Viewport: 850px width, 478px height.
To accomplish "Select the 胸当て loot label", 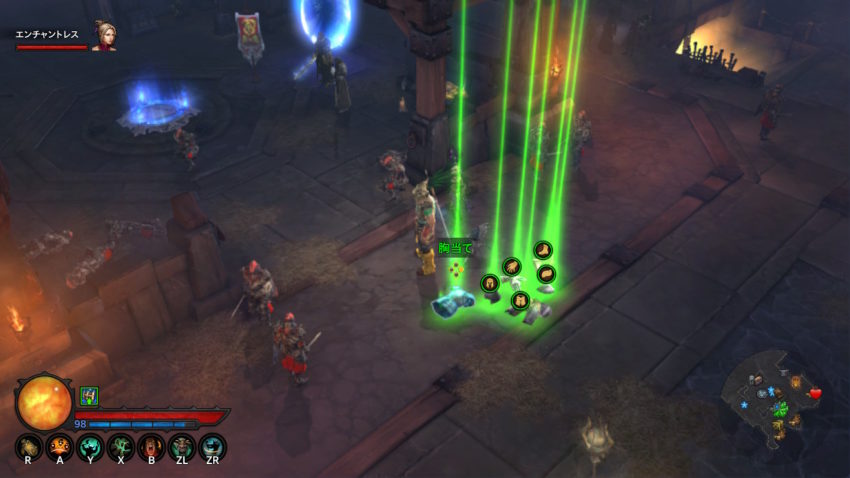I will pos(455,248).
